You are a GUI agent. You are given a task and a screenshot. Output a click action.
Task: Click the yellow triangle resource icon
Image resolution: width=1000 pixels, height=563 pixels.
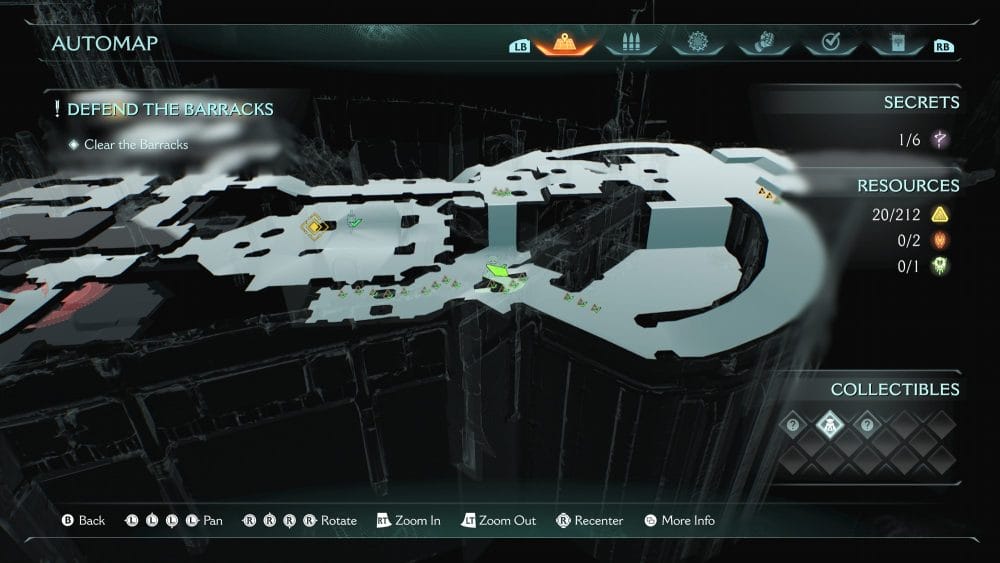coord(939,214)
